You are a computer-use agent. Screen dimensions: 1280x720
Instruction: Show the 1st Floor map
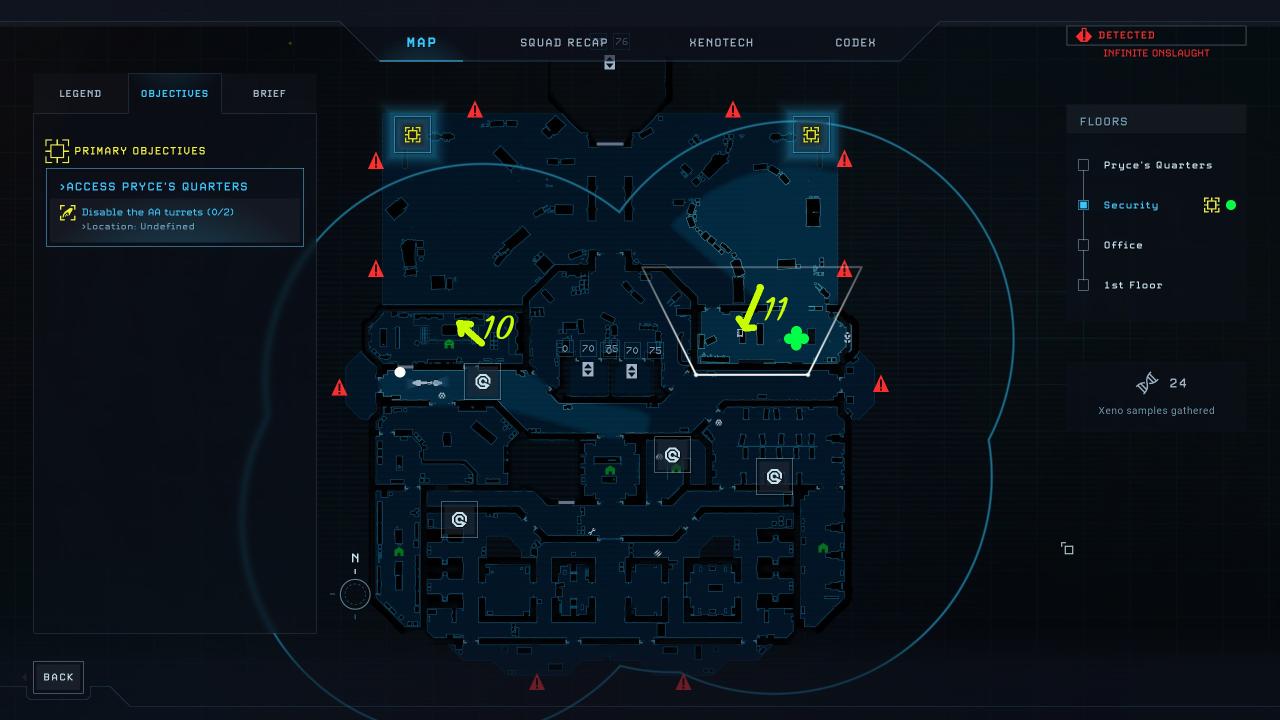[x=1132, y=285]
